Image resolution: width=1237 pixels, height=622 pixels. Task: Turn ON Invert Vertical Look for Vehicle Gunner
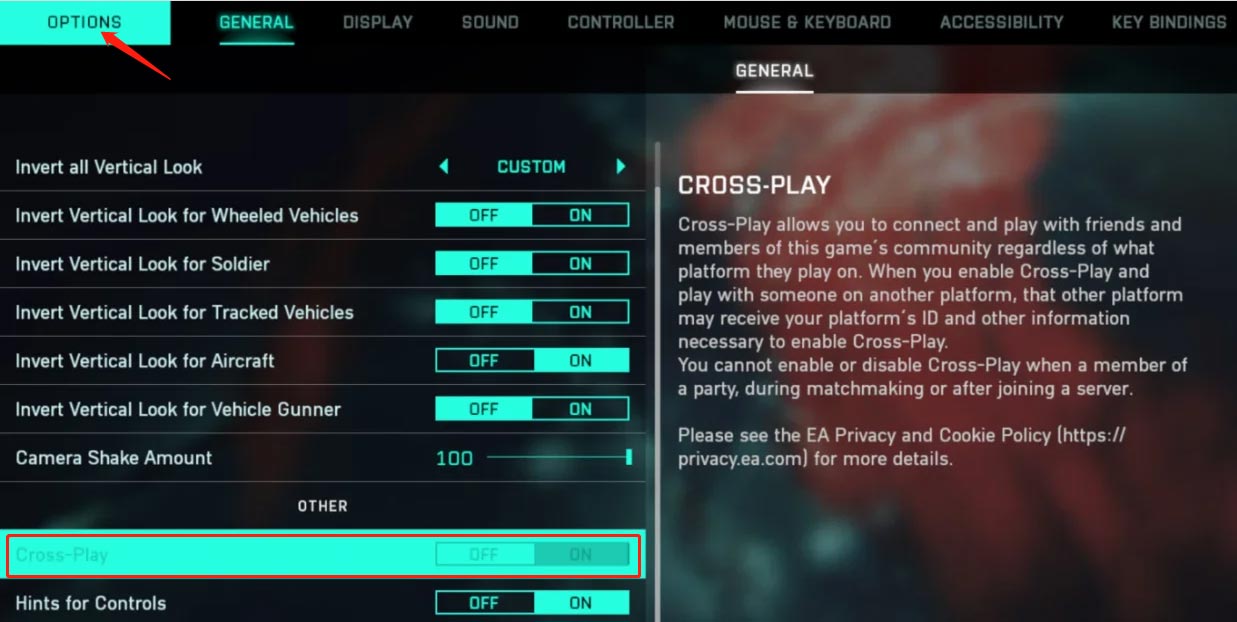(x=580, y=409)
